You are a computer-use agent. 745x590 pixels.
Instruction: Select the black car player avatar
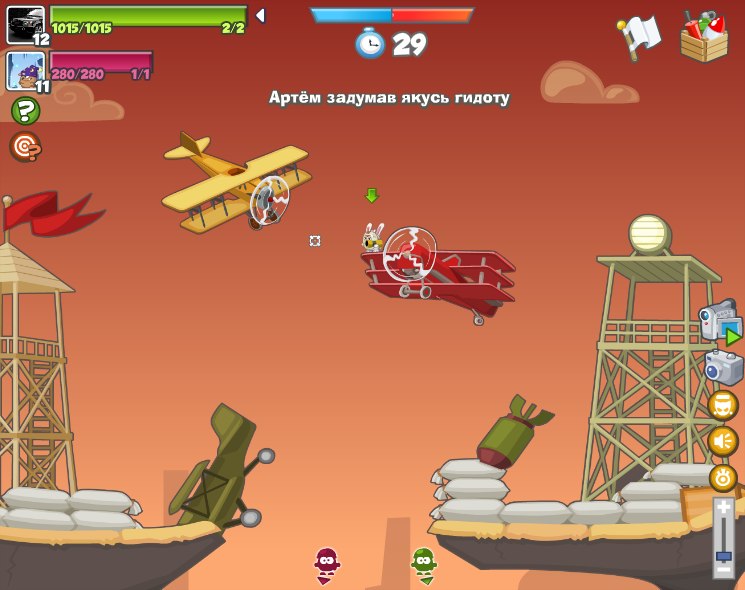[25, 24]
